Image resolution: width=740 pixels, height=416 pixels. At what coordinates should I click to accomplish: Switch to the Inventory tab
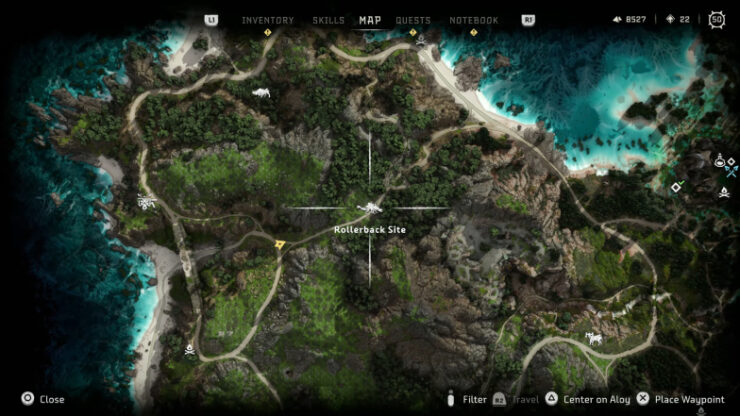pos(267,20)
